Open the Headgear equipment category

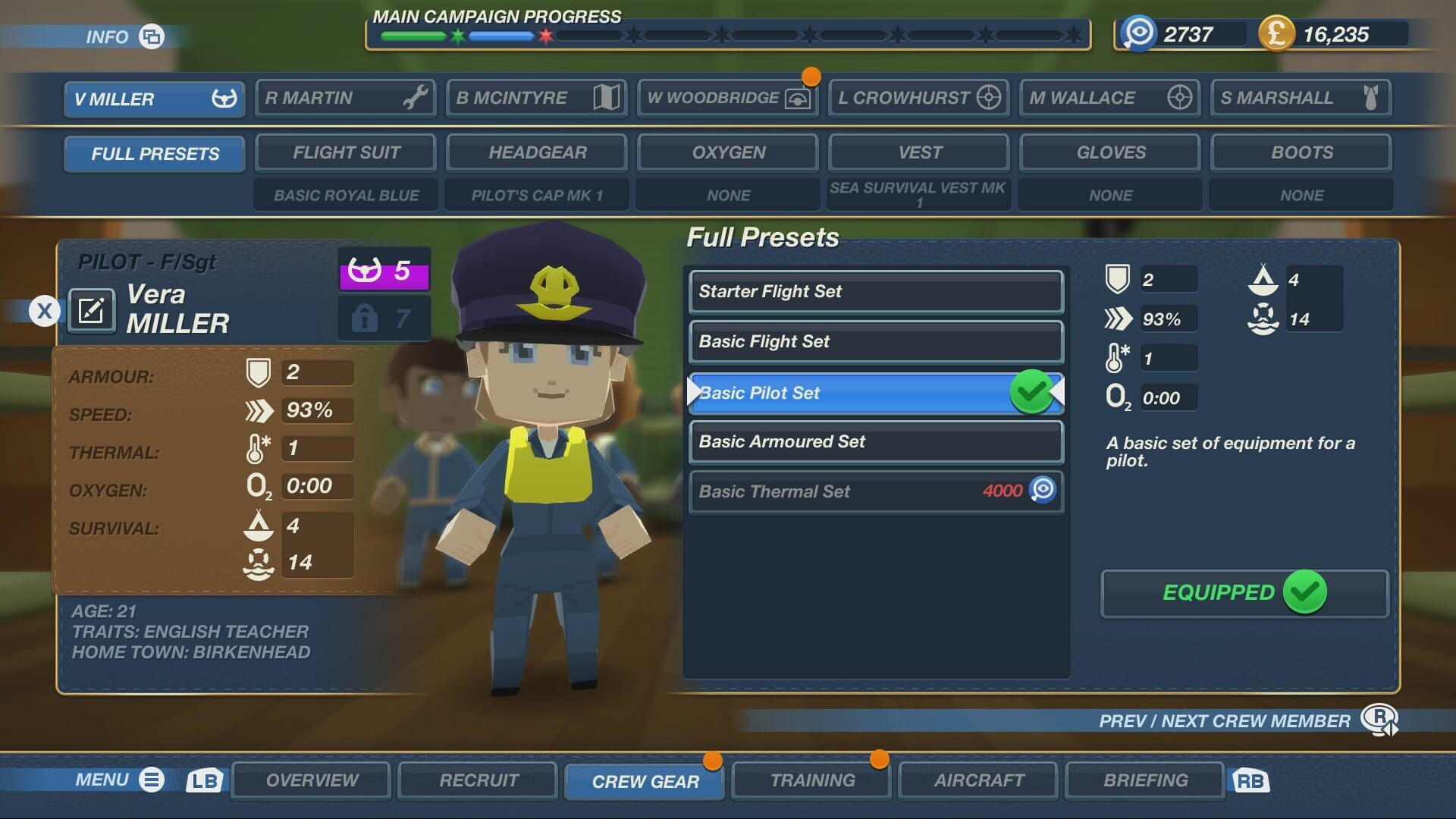coord(537,152)
